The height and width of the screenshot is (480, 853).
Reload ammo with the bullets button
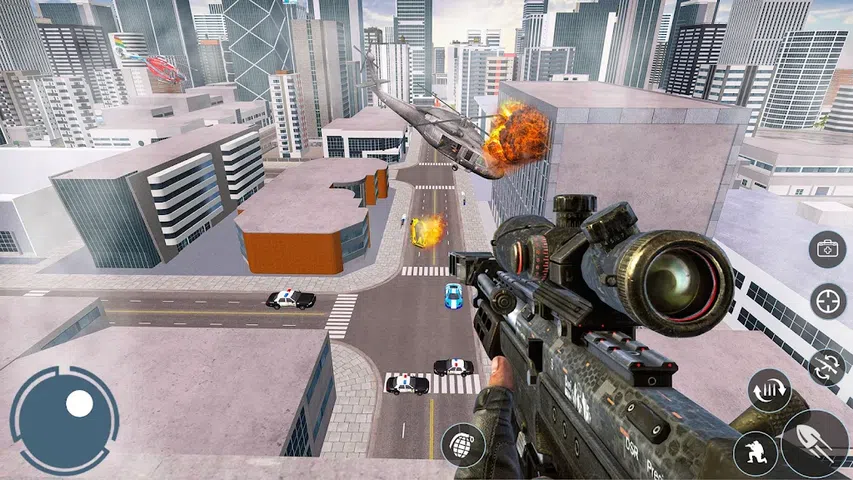(769, 390)
